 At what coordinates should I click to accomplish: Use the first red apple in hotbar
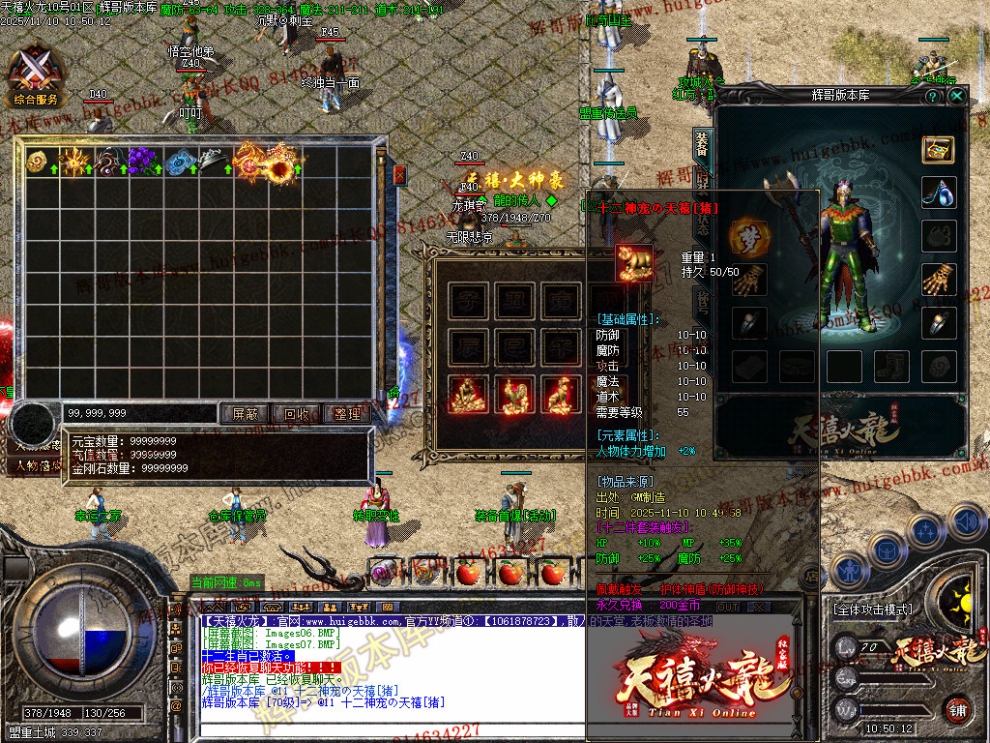pyautogui.click(x=467, y=573)
